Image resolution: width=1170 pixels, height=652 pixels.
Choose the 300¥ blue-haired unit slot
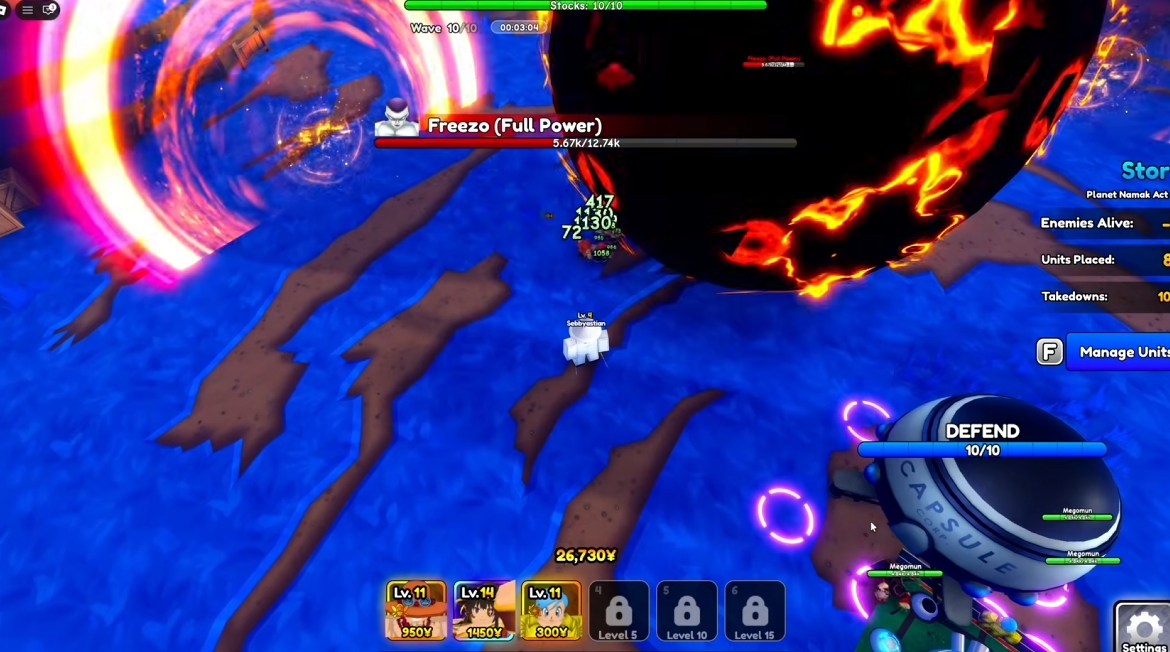[x=551, y=610]
